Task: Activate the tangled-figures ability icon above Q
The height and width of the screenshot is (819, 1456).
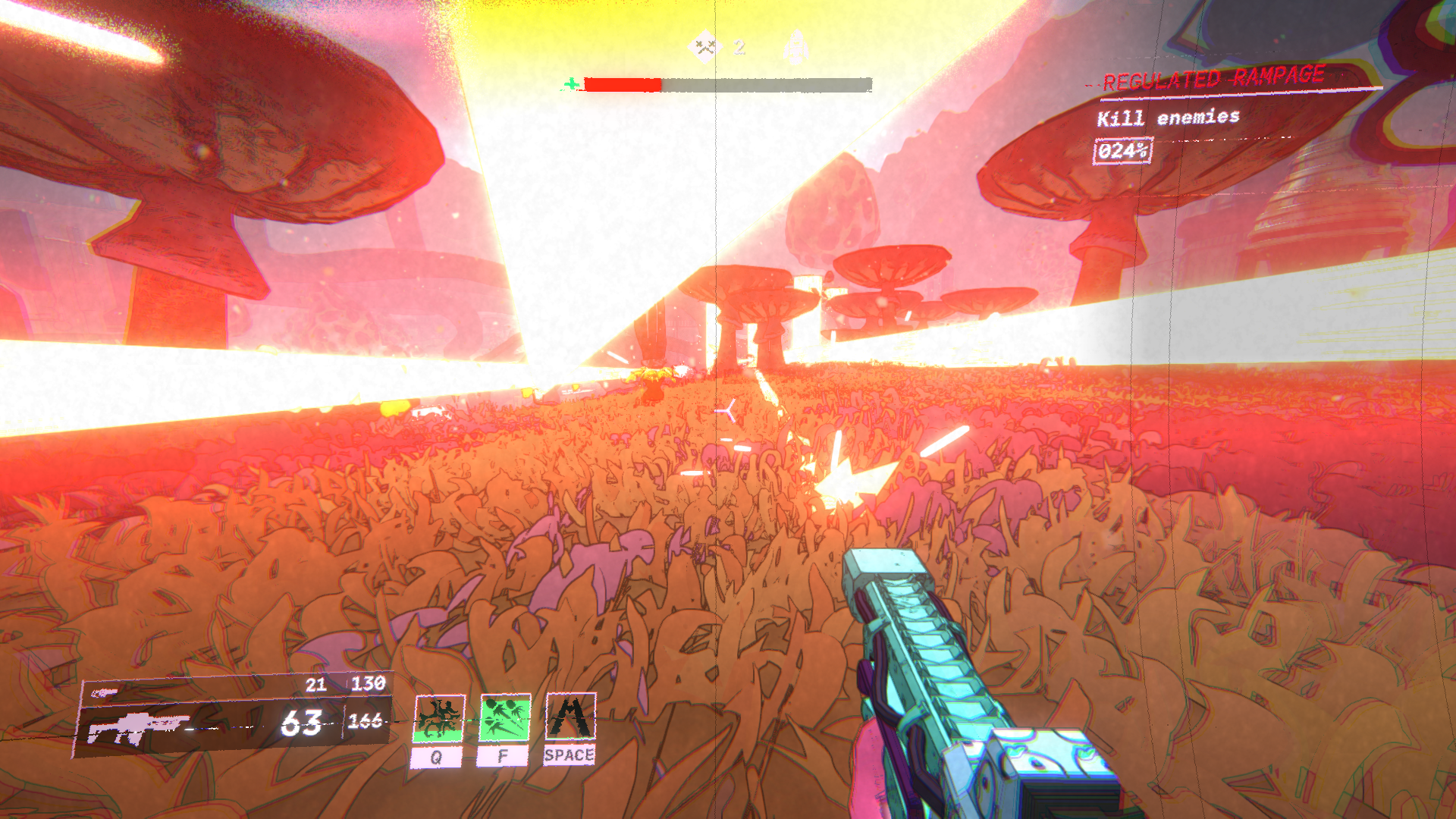Action: pos(438,718)
